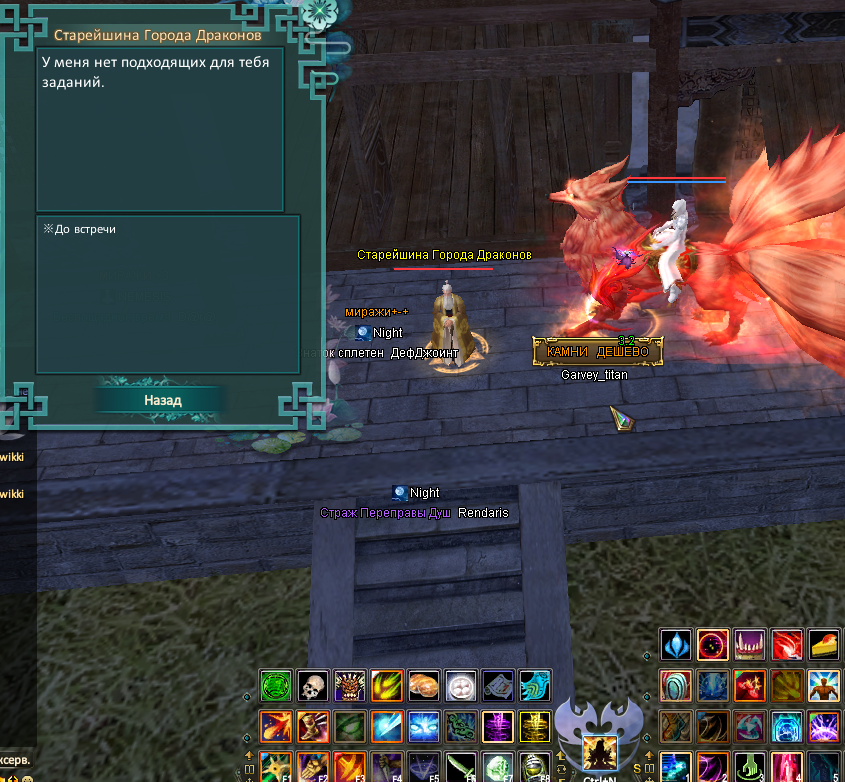Select the white skull hotbar icon

point(312,685)
